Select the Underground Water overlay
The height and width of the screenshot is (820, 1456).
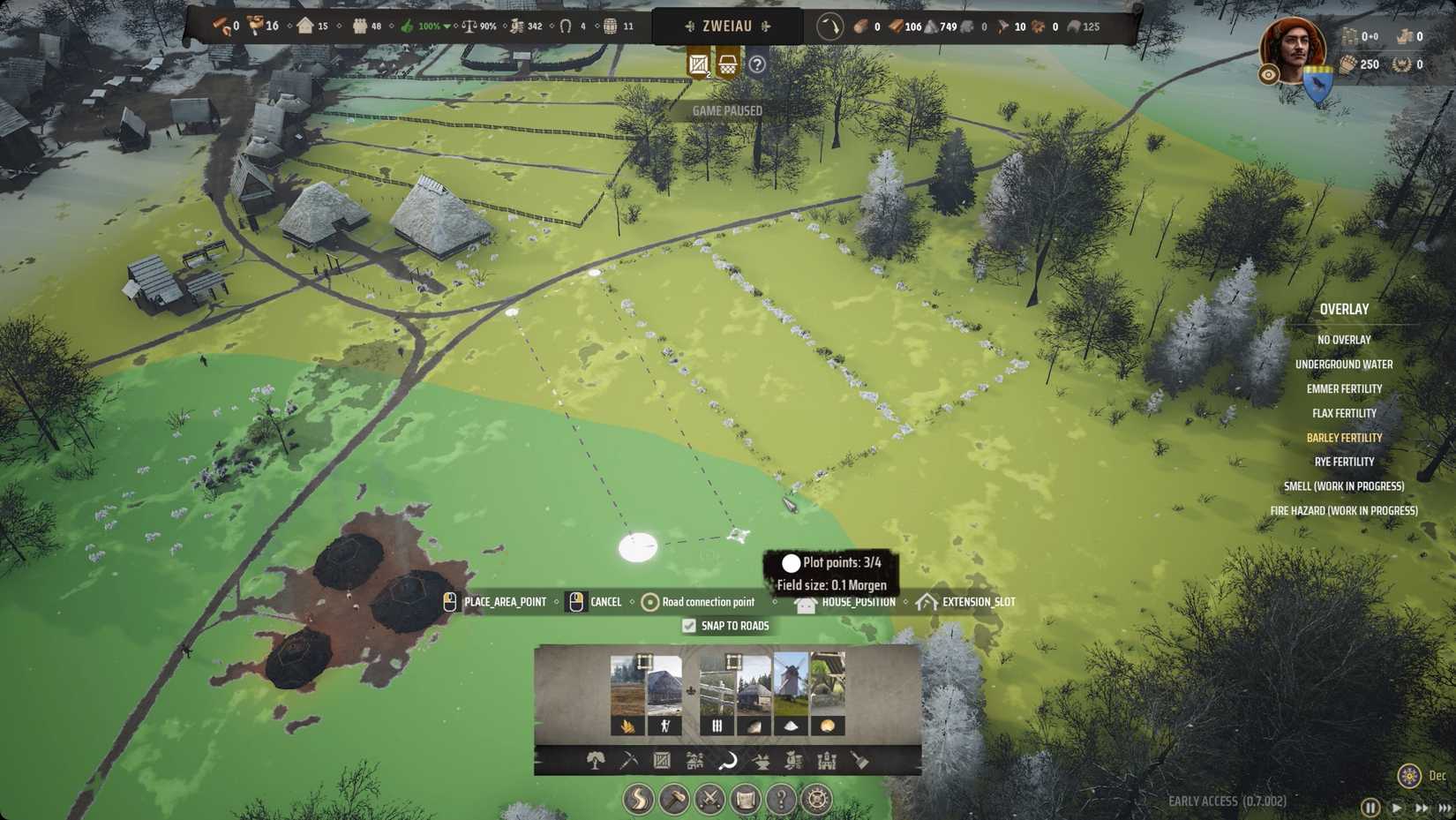pyautogui.click(x=1344, y=364)
